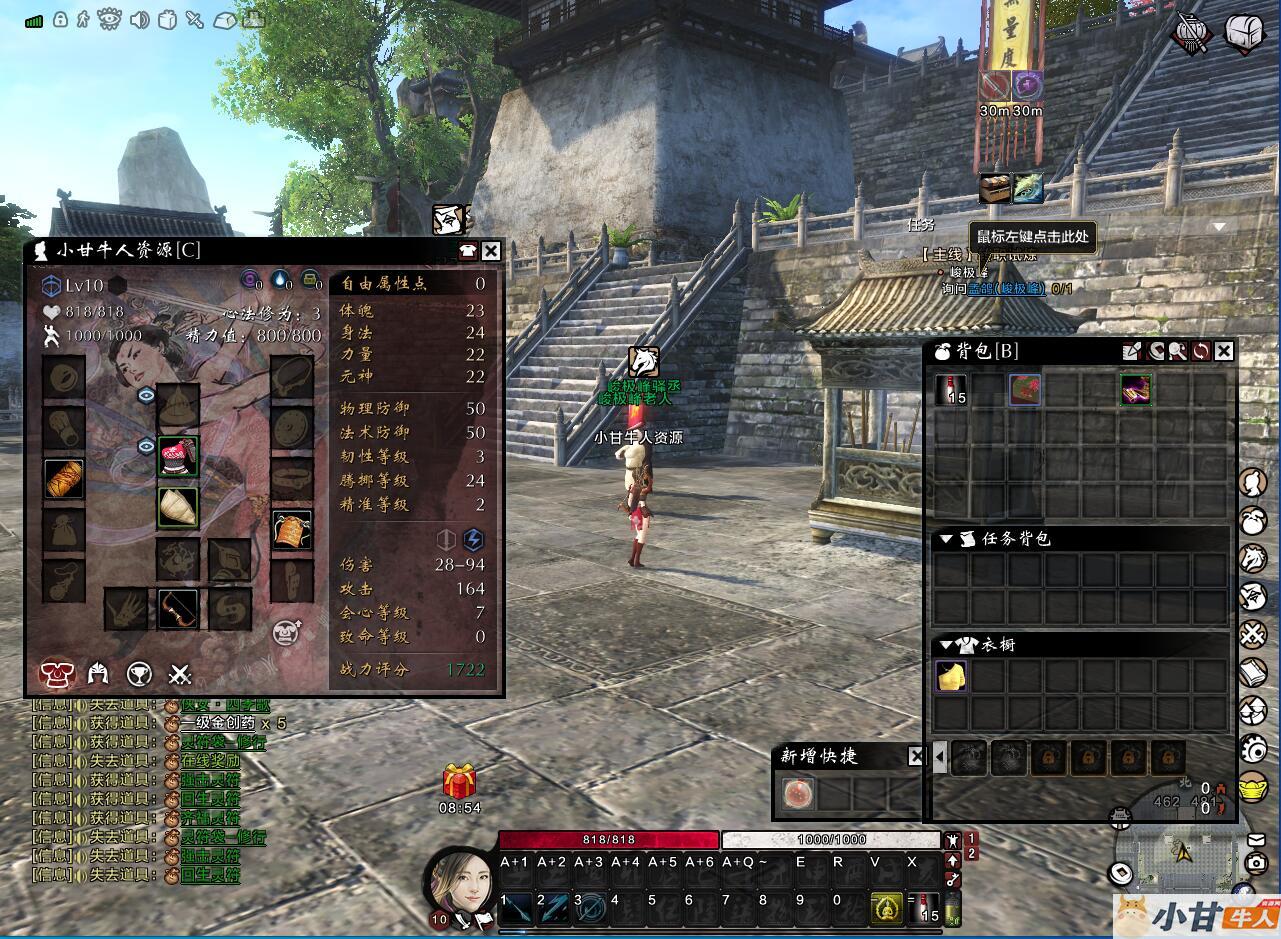Close the character sheet window
This screenshot has width=1281, height=939.
click(x=491, y=251)
